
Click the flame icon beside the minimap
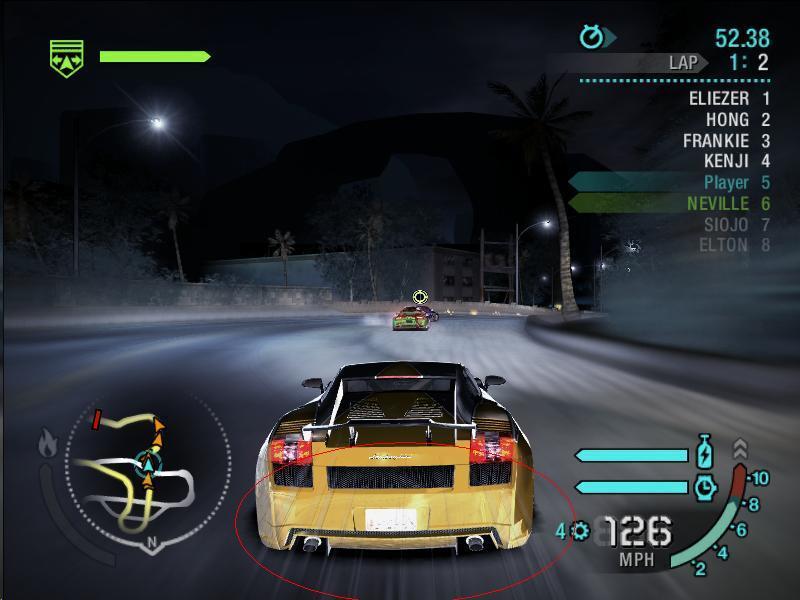[47, 443]
